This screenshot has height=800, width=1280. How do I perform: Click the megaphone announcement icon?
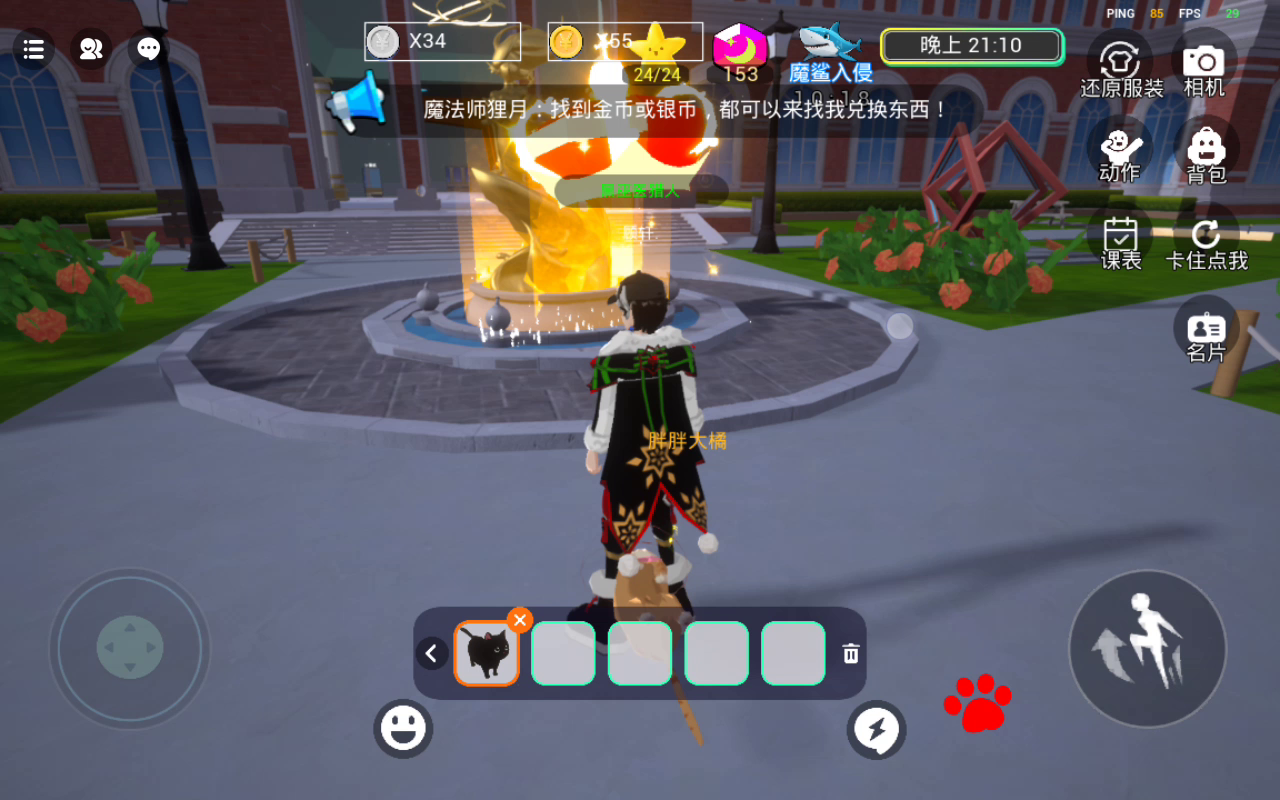(x=356, y=102)
